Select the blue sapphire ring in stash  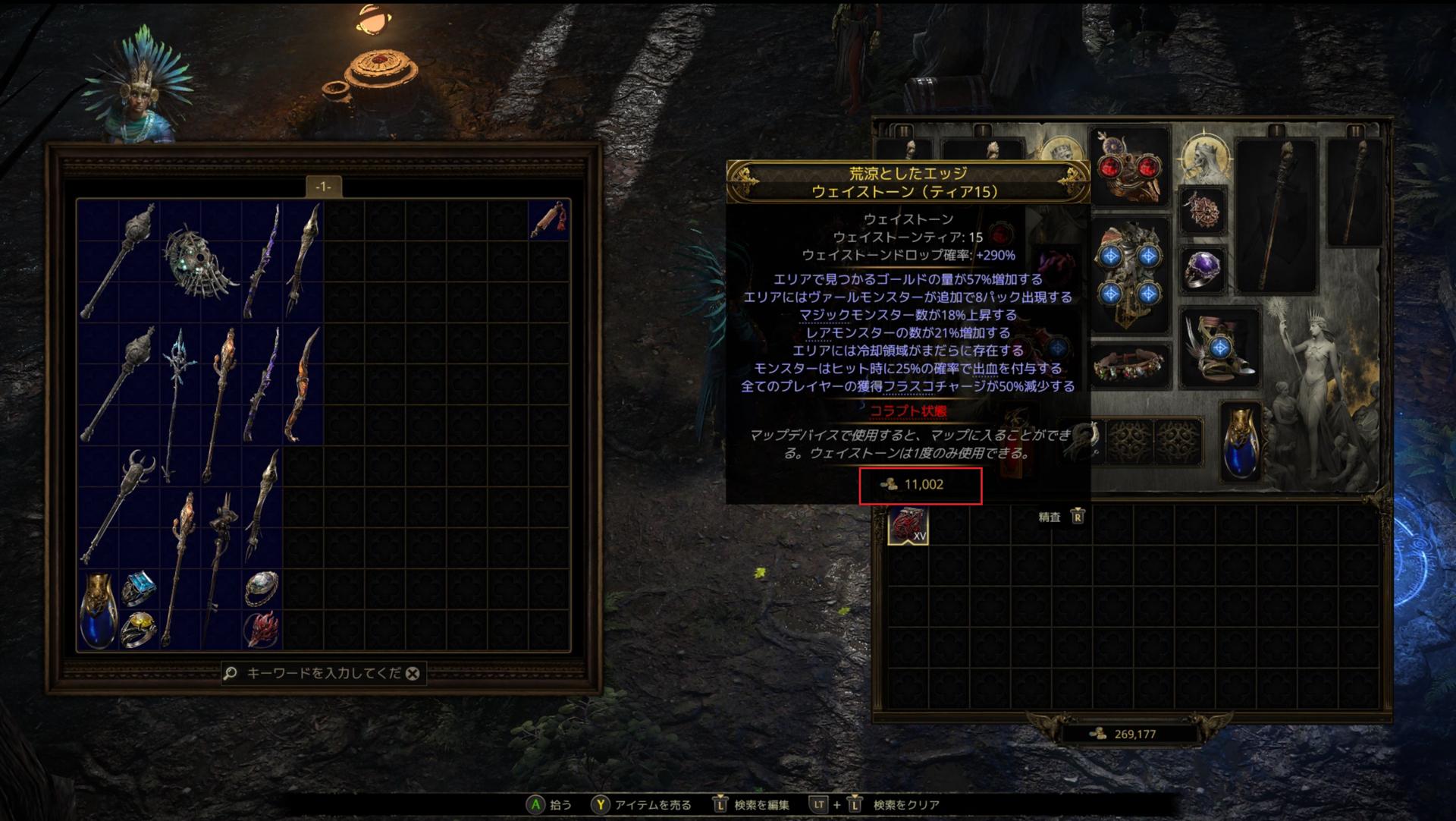[x=139, y=589]
